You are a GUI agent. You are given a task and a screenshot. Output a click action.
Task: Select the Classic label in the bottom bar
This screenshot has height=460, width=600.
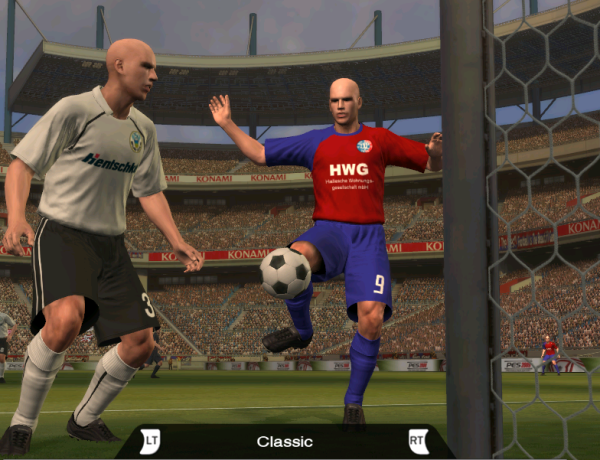coord(284,441)
